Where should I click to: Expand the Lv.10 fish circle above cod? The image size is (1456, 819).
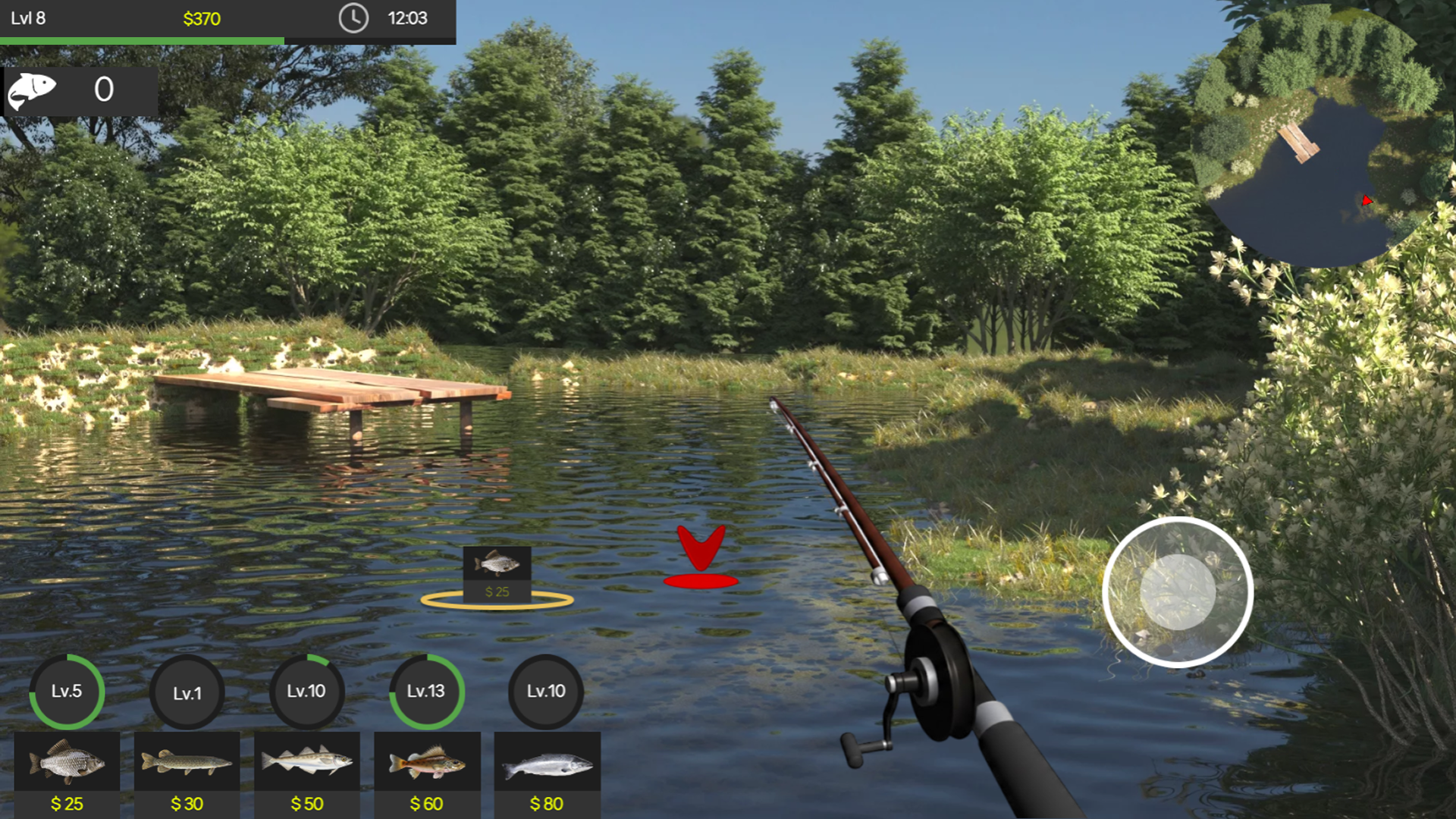307,691
